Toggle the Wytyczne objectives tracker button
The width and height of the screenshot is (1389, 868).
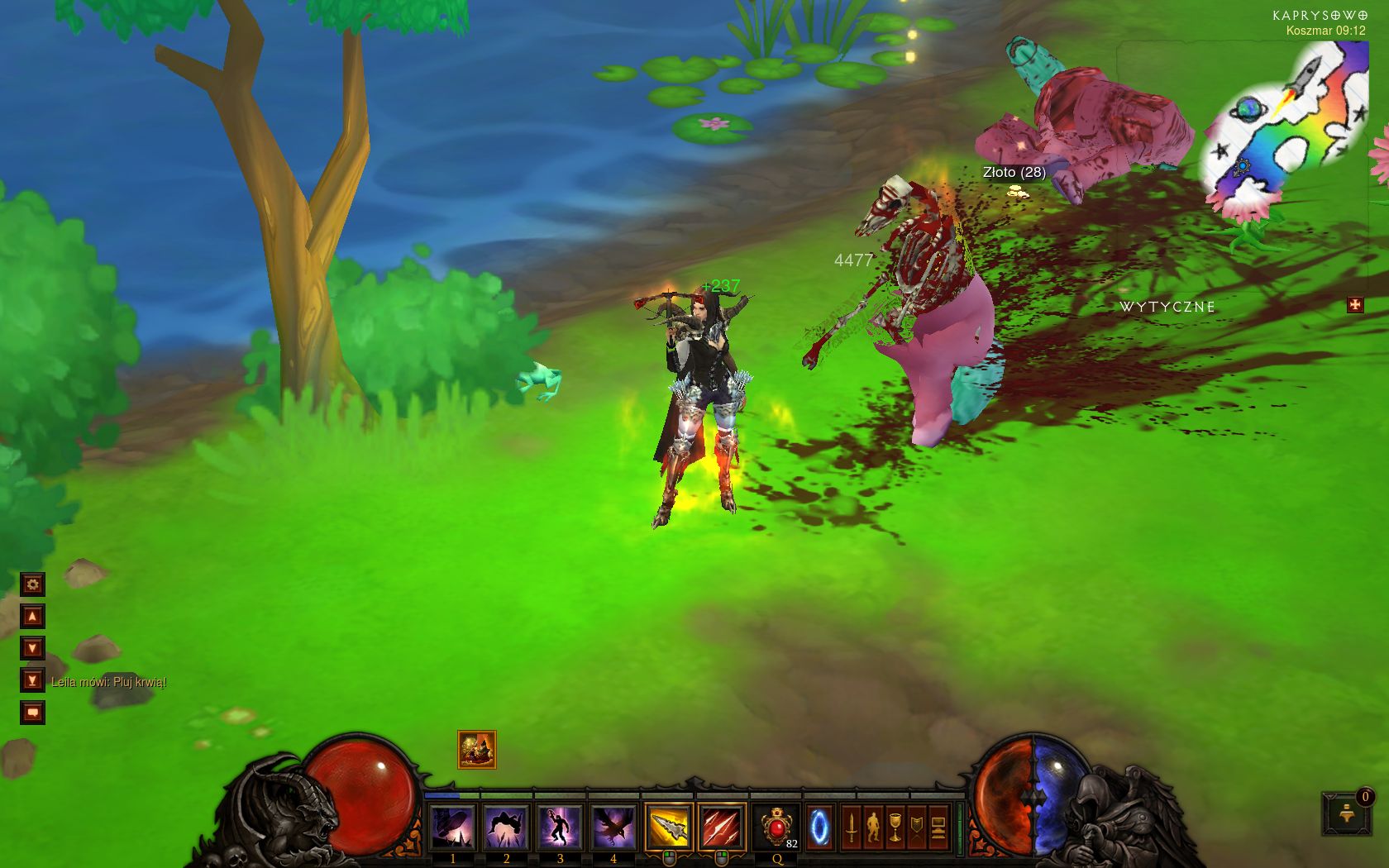click(x=1355, y=305)
